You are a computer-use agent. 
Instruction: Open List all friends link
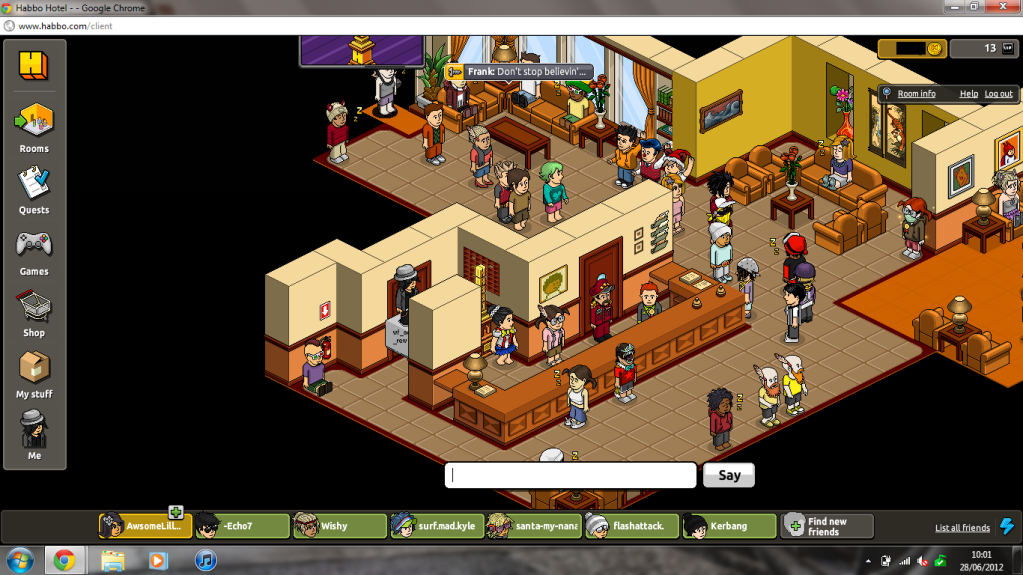pyautogui.click(x=962, y=528)
